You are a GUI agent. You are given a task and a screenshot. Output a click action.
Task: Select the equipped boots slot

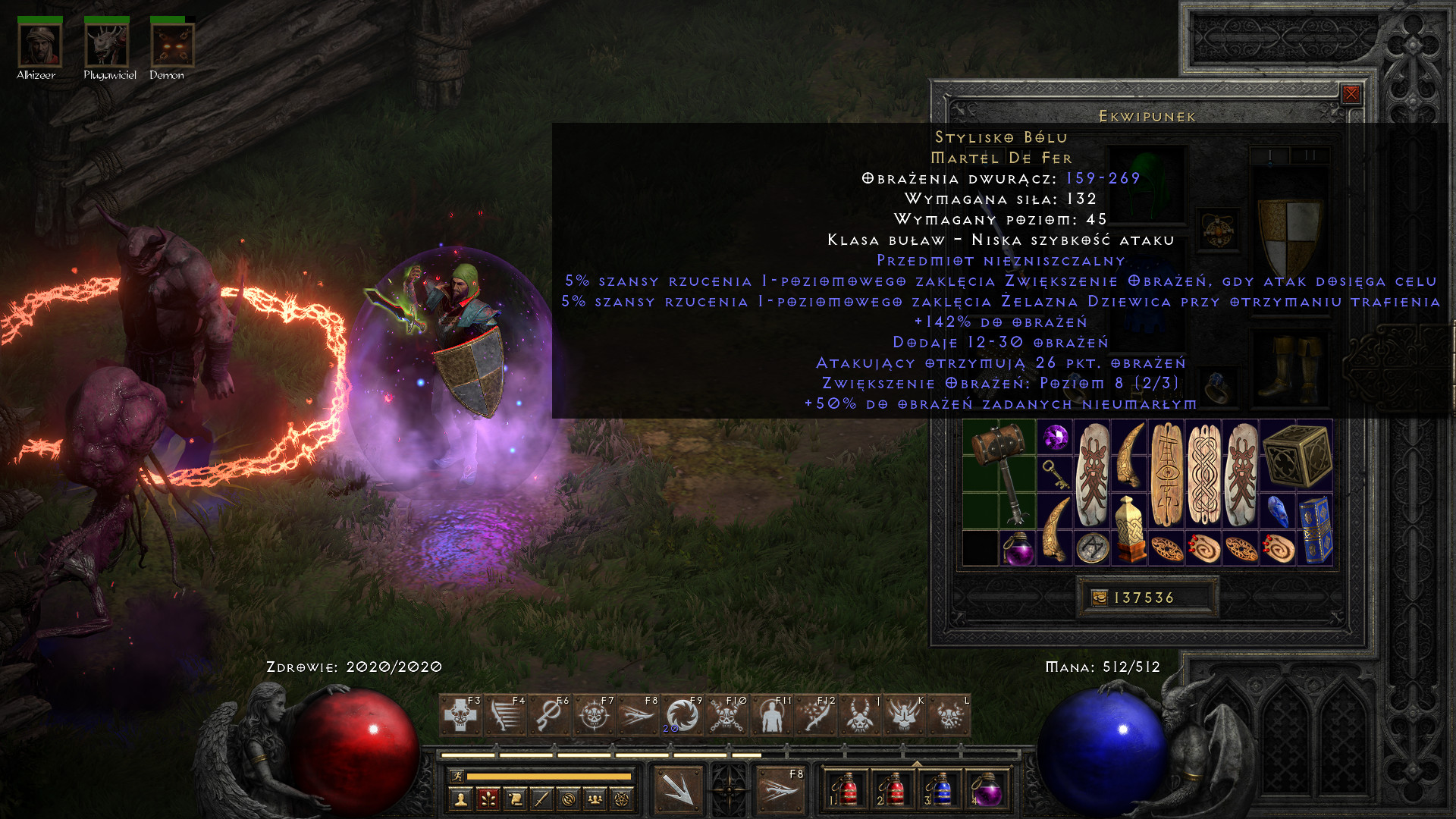[x=1289, y=369]
